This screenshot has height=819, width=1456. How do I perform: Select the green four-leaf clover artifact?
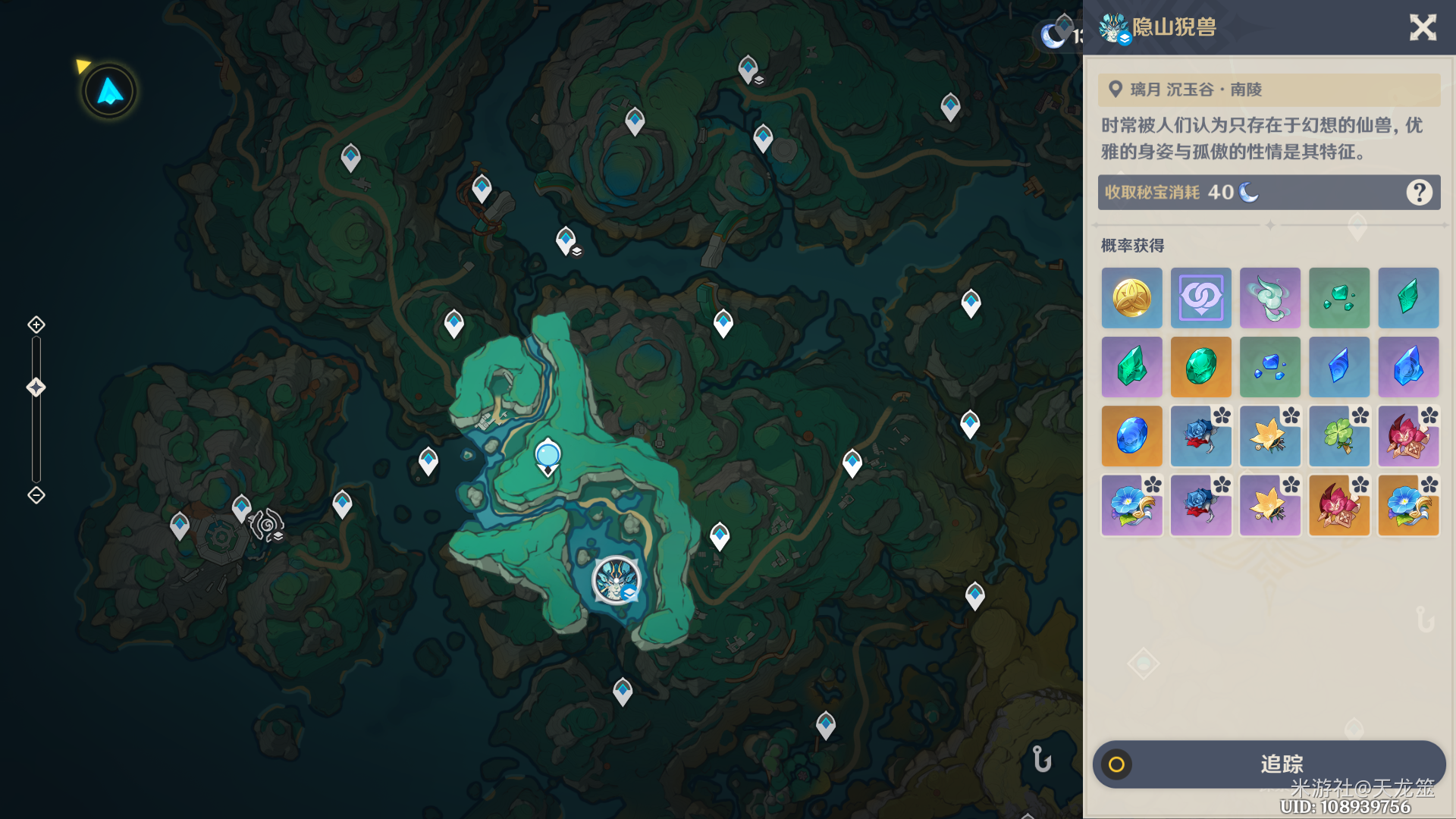(x=1338, y=436)
